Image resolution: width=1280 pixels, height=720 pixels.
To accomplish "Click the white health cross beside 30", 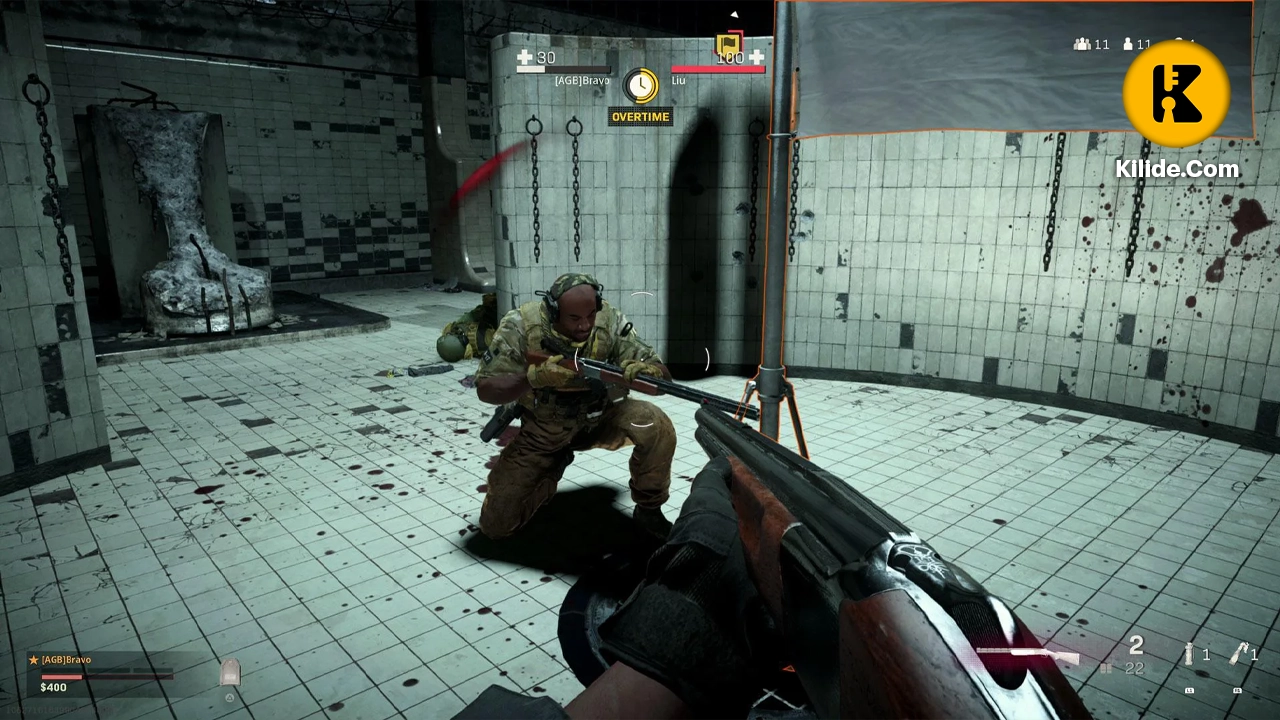I will pos(523,58).
